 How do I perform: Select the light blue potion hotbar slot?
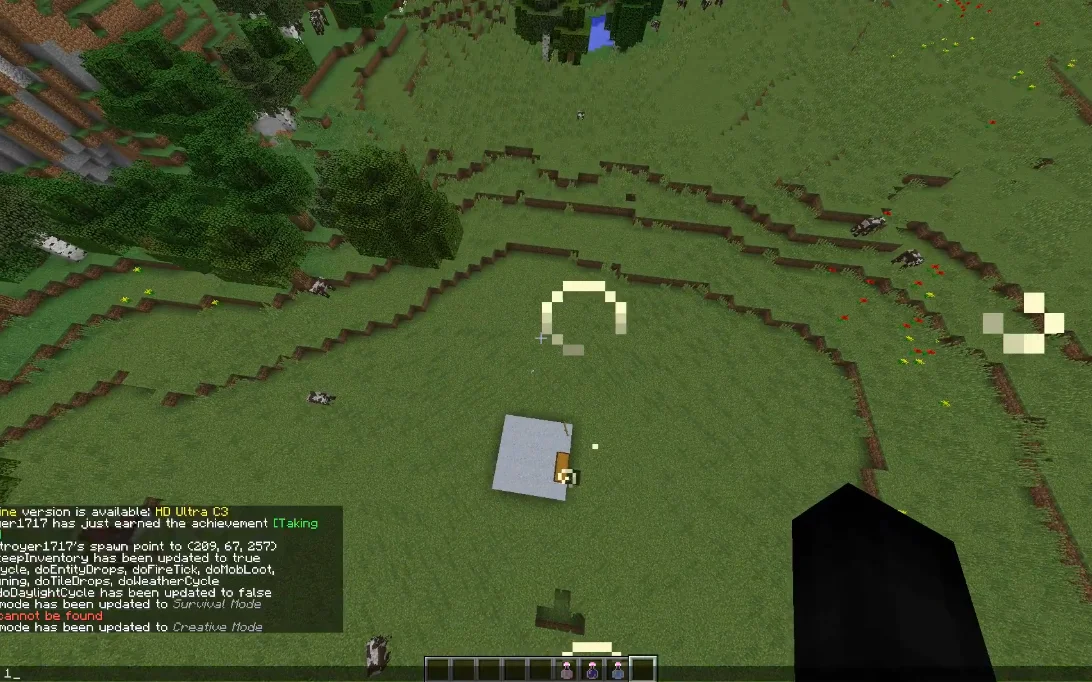pyautogui.click(x=618, y=670)
